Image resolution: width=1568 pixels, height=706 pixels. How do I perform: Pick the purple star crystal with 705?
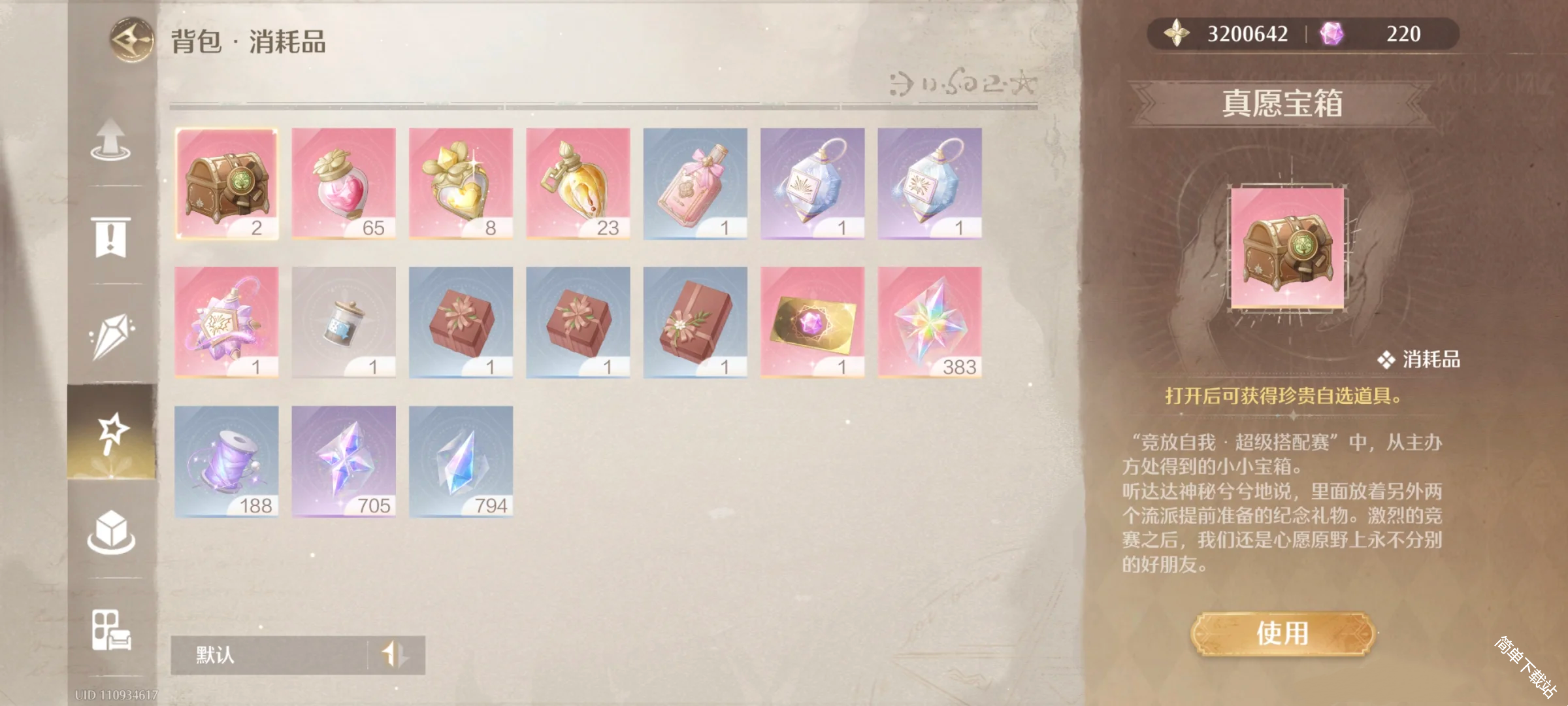pyautogui.click(x=344, y=462)
